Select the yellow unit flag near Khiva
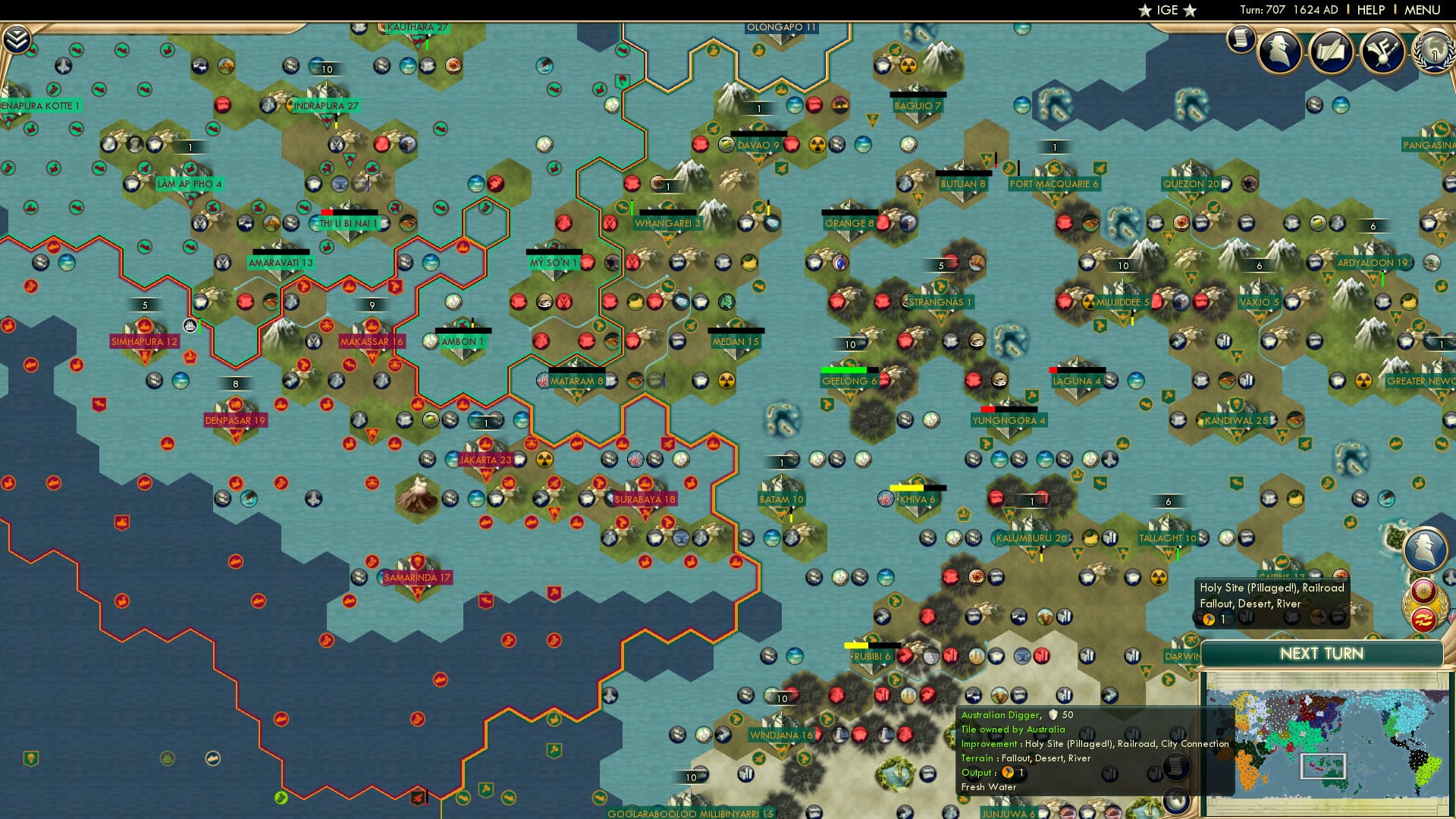 907,488
